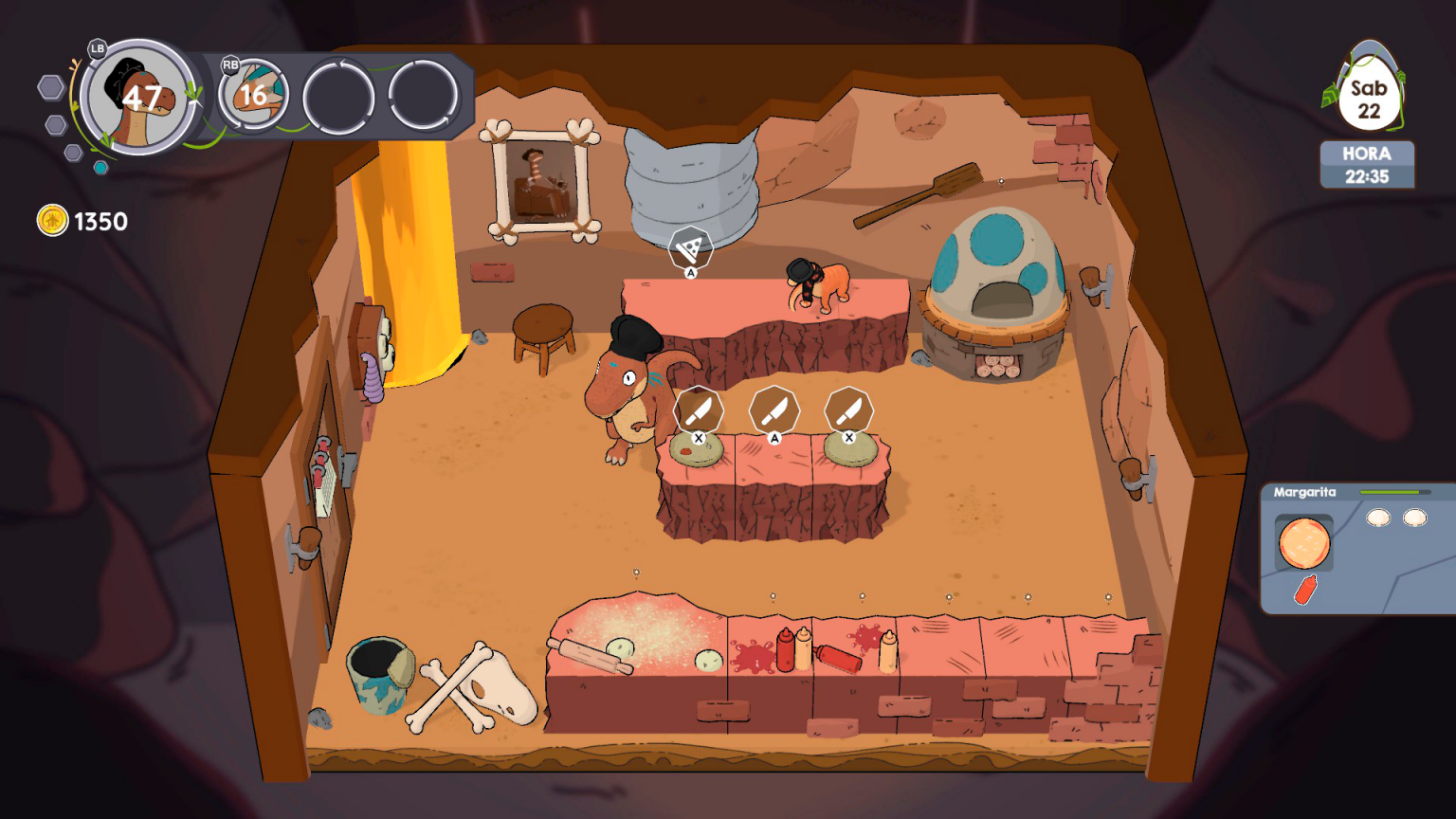Click the green progress bar on the Margarita order
This screenshot has width=1456, height=819.
[x=1397, y=492]
